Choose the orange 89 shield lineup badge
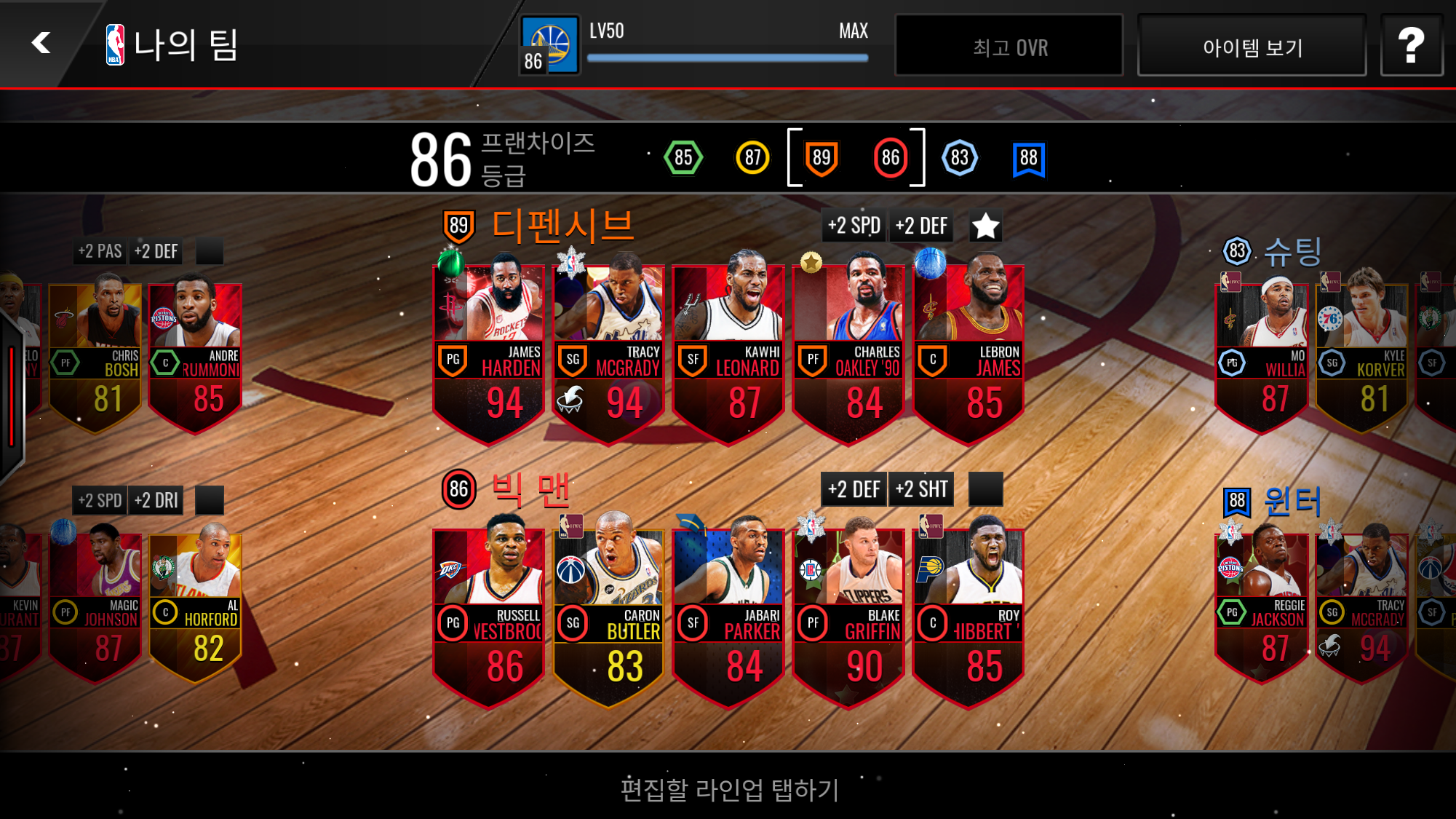The height and width of the screenshot is (819, 1456). 822,157
